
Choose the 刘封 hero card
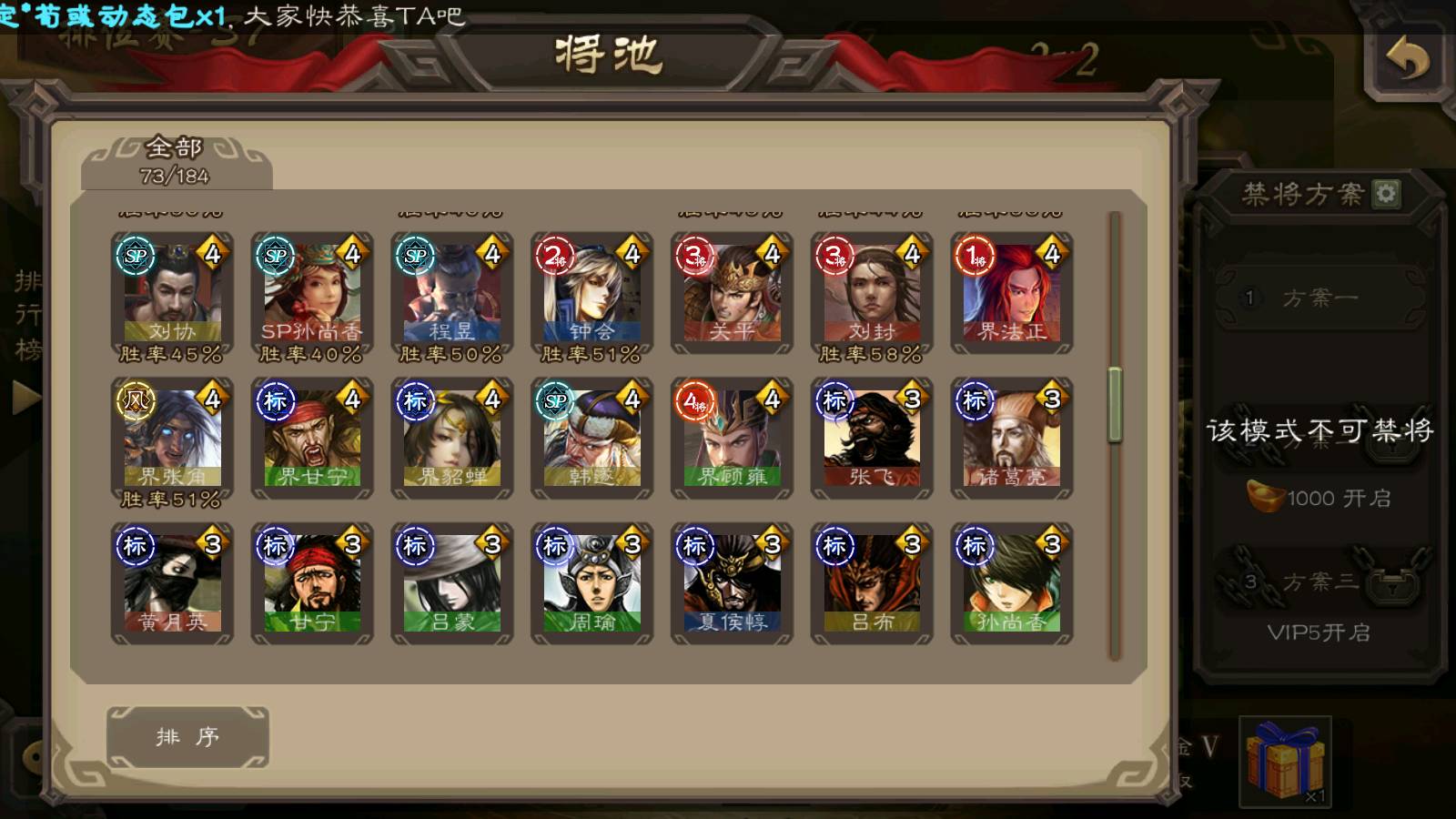coord(872,291)
